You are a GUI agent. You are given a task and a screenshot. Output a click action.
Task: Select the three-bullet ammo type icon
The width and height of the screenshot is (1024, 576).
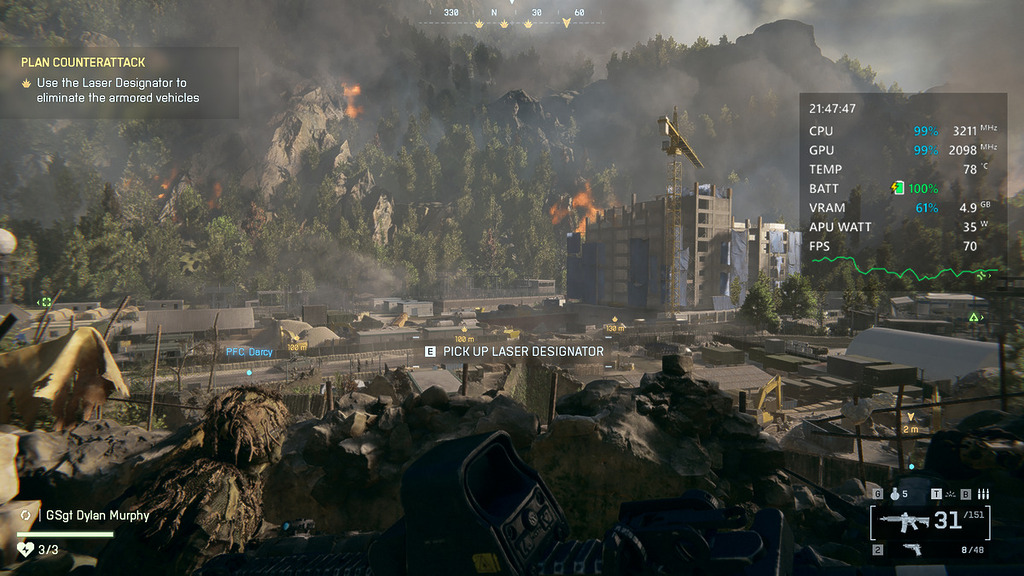click(982, 493)
